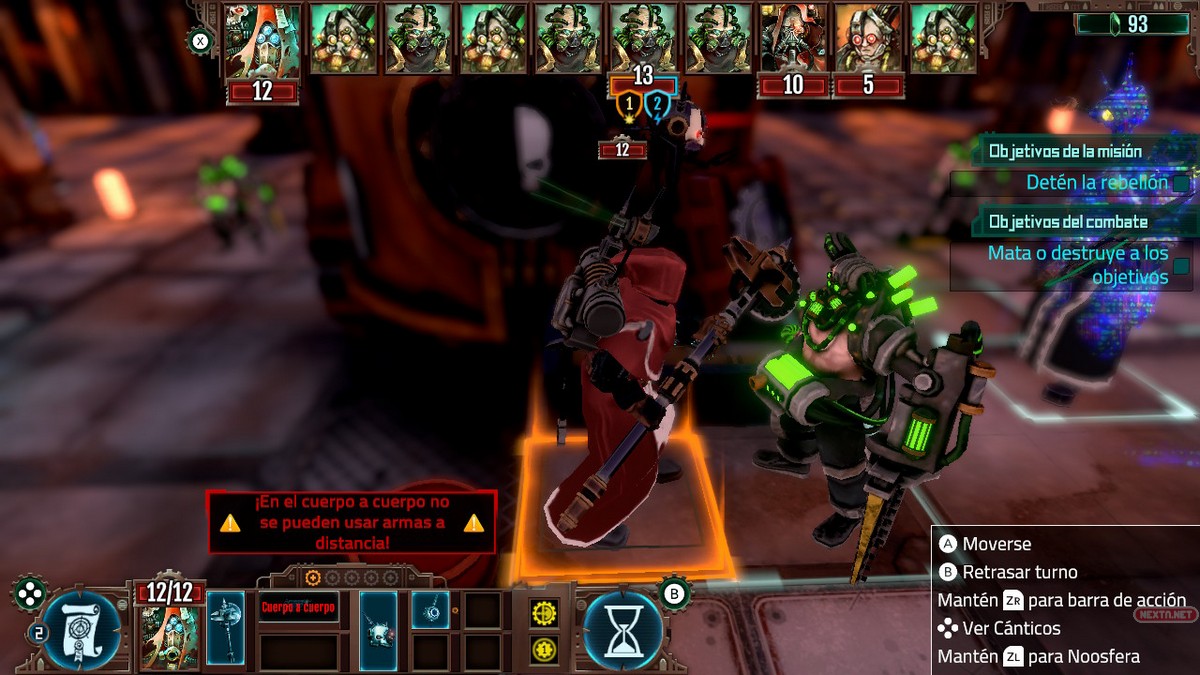This screenshot has height=675, width=1200.
Task: Choose the small glowing orb item slot
Action: tap(430, 610)
